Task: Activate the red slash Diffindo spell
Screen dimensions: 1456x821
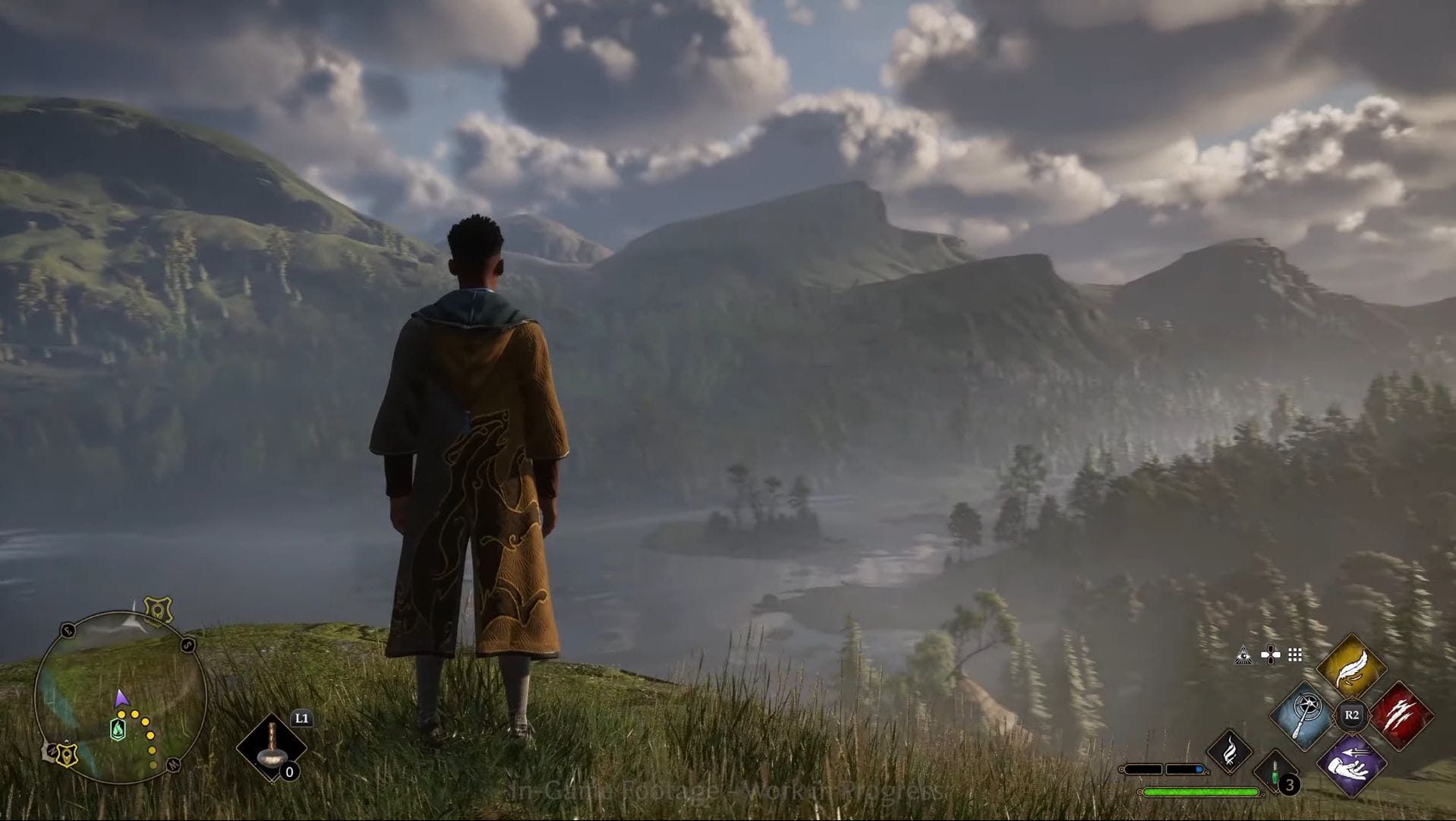Action: point(1401,715)
